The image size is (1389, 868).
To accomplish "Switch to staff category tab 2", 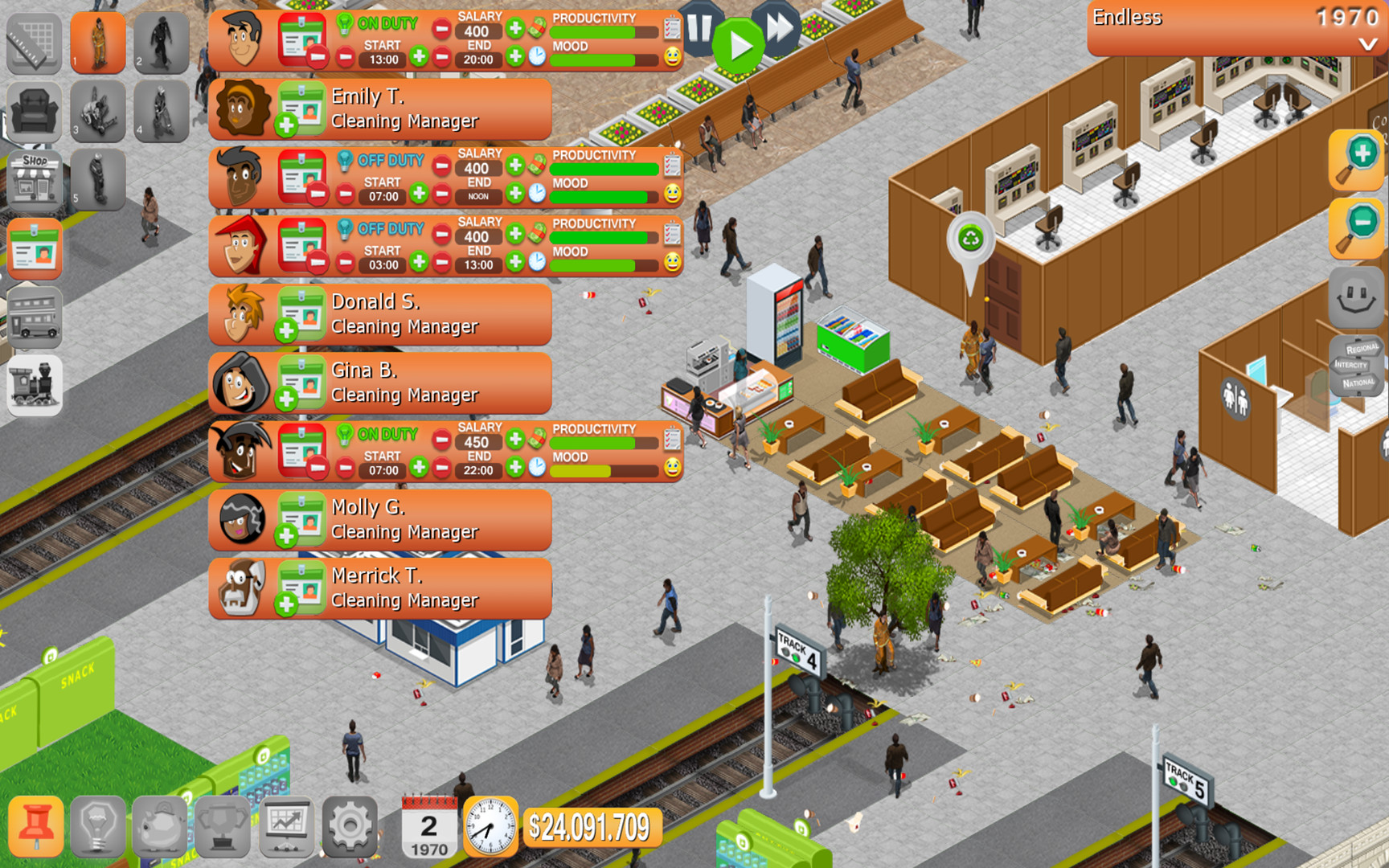I will (x=162, y=44).
